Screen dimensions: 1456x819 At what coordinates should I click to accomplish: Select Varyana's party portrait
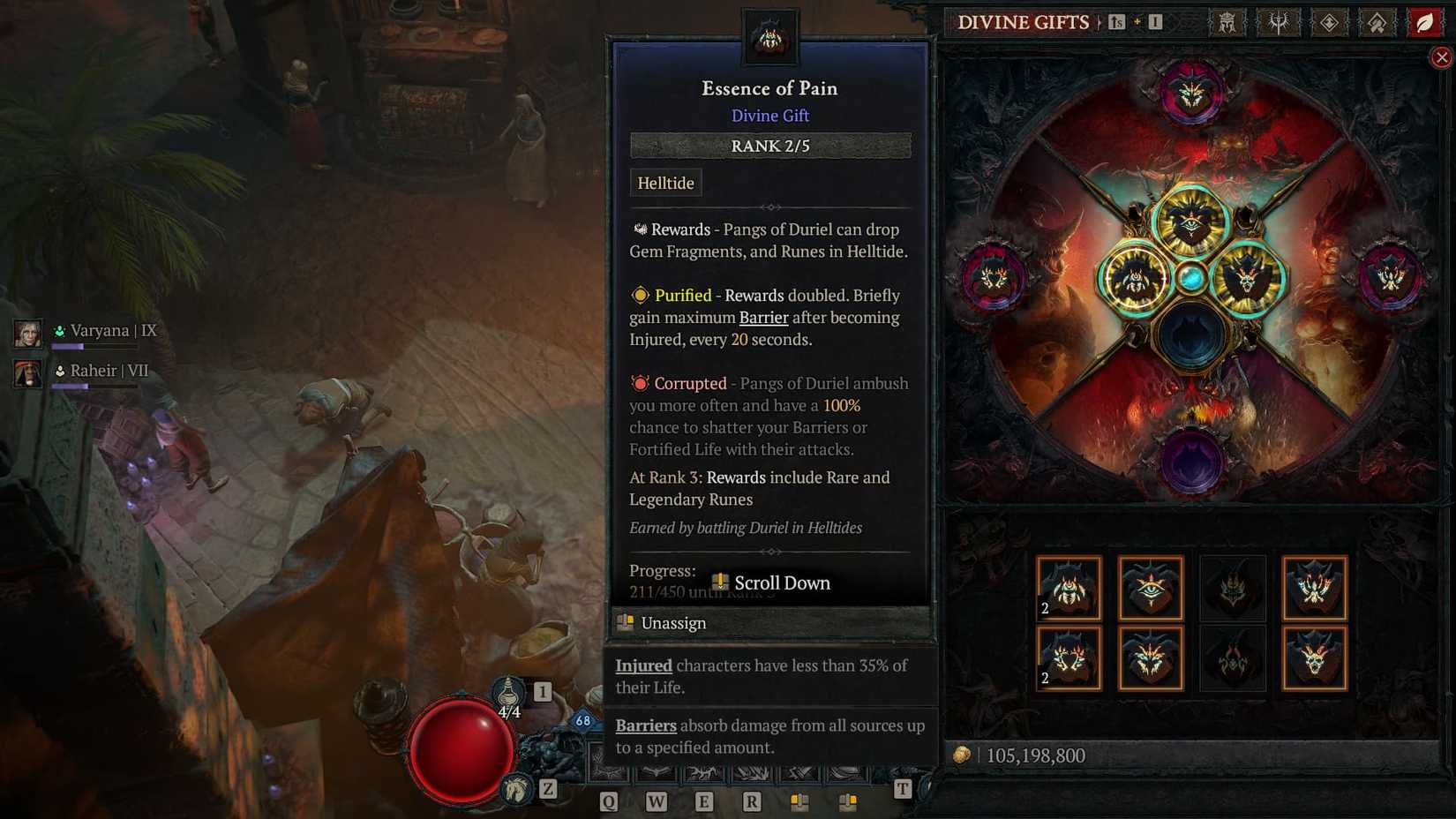(29, 334)
